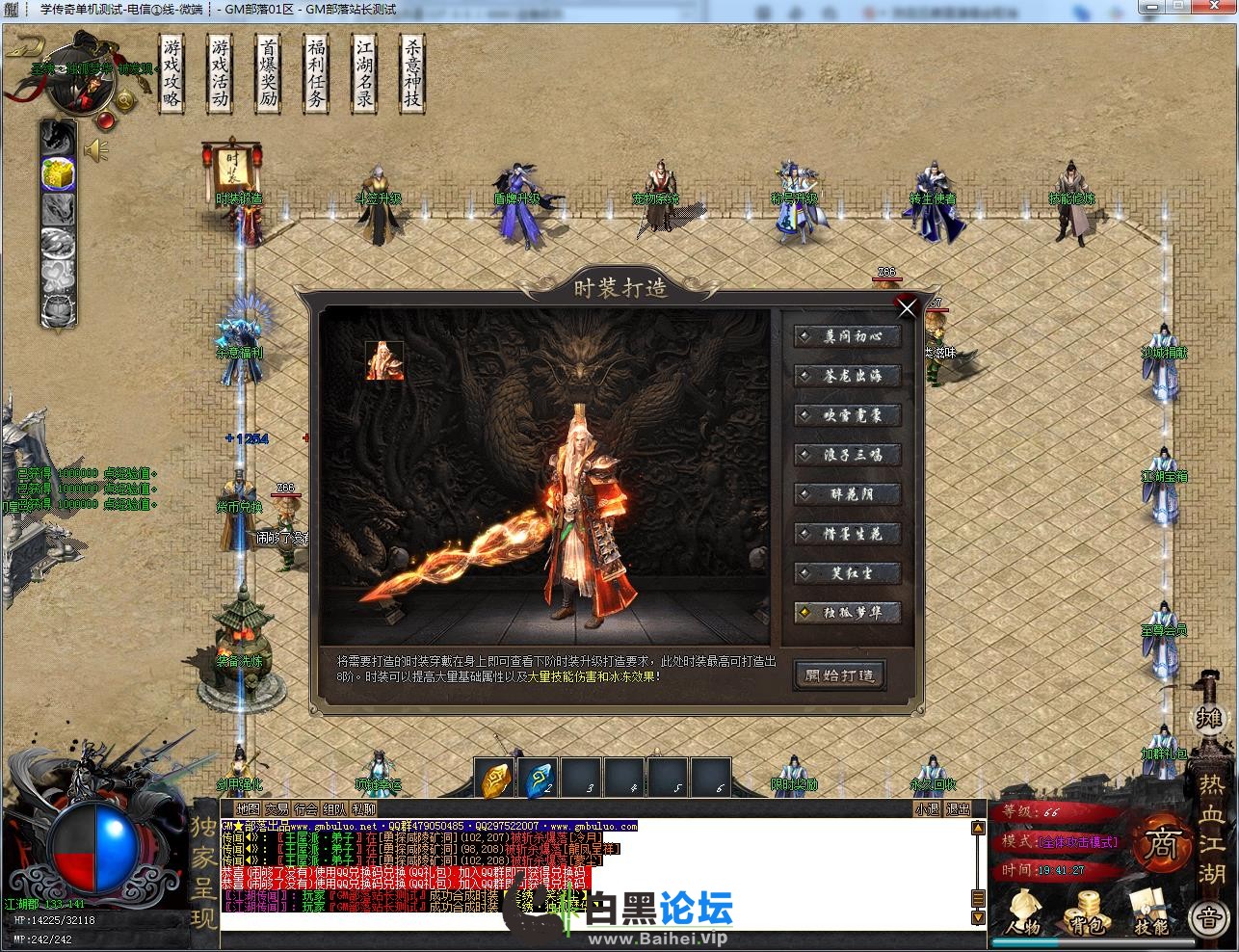Show the 首爆奖励 rewards scroll

pyautogui.click(x=269, y=73)
